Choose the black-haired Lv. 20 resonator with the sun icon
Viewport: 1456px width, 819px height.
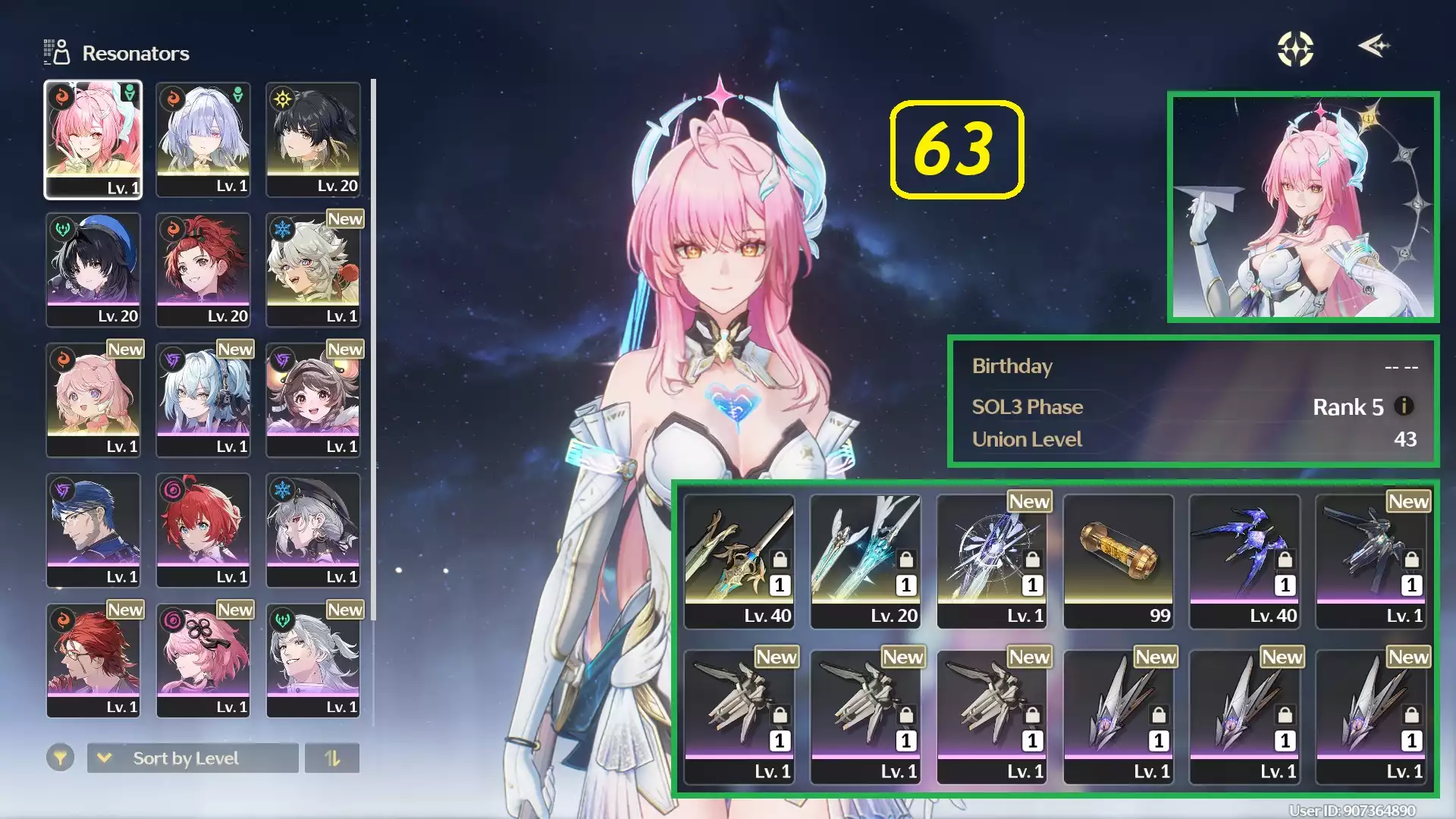(x=313, y=140)
